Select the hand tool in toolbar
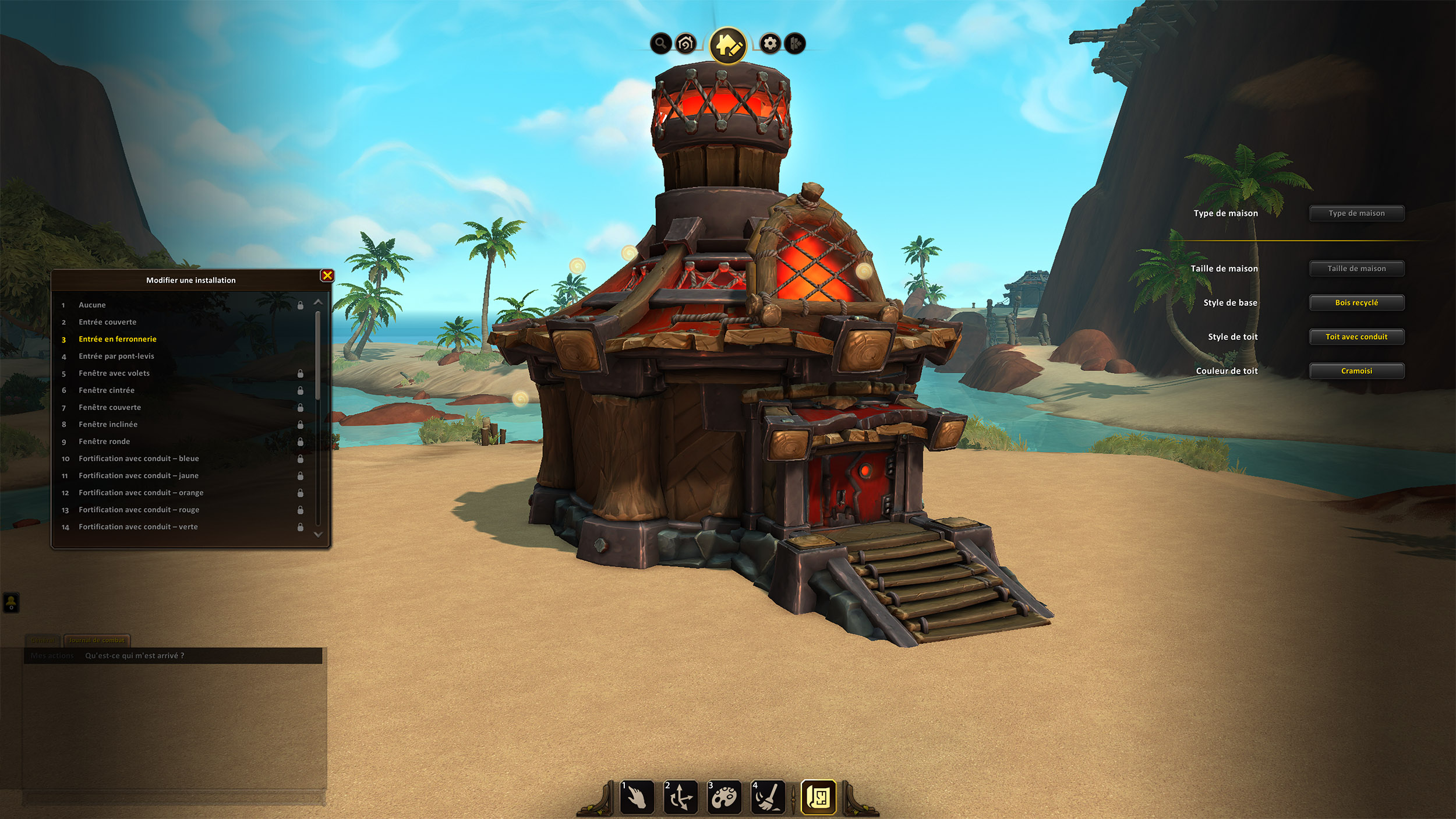The image size is (1456, 819). point(637,797)
